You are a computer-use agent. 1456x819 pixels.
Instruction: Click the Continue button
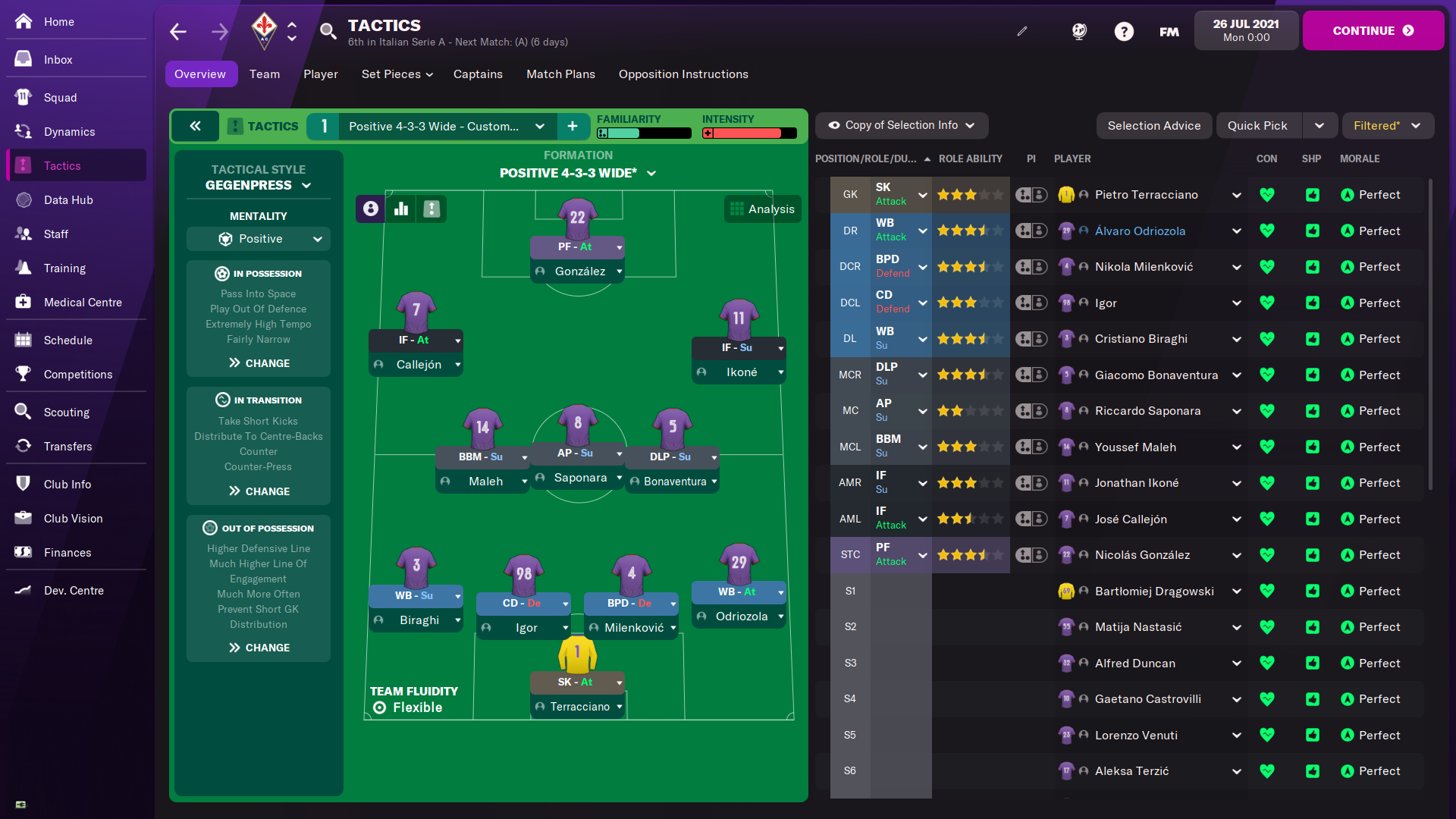(x=1373, y=31)
